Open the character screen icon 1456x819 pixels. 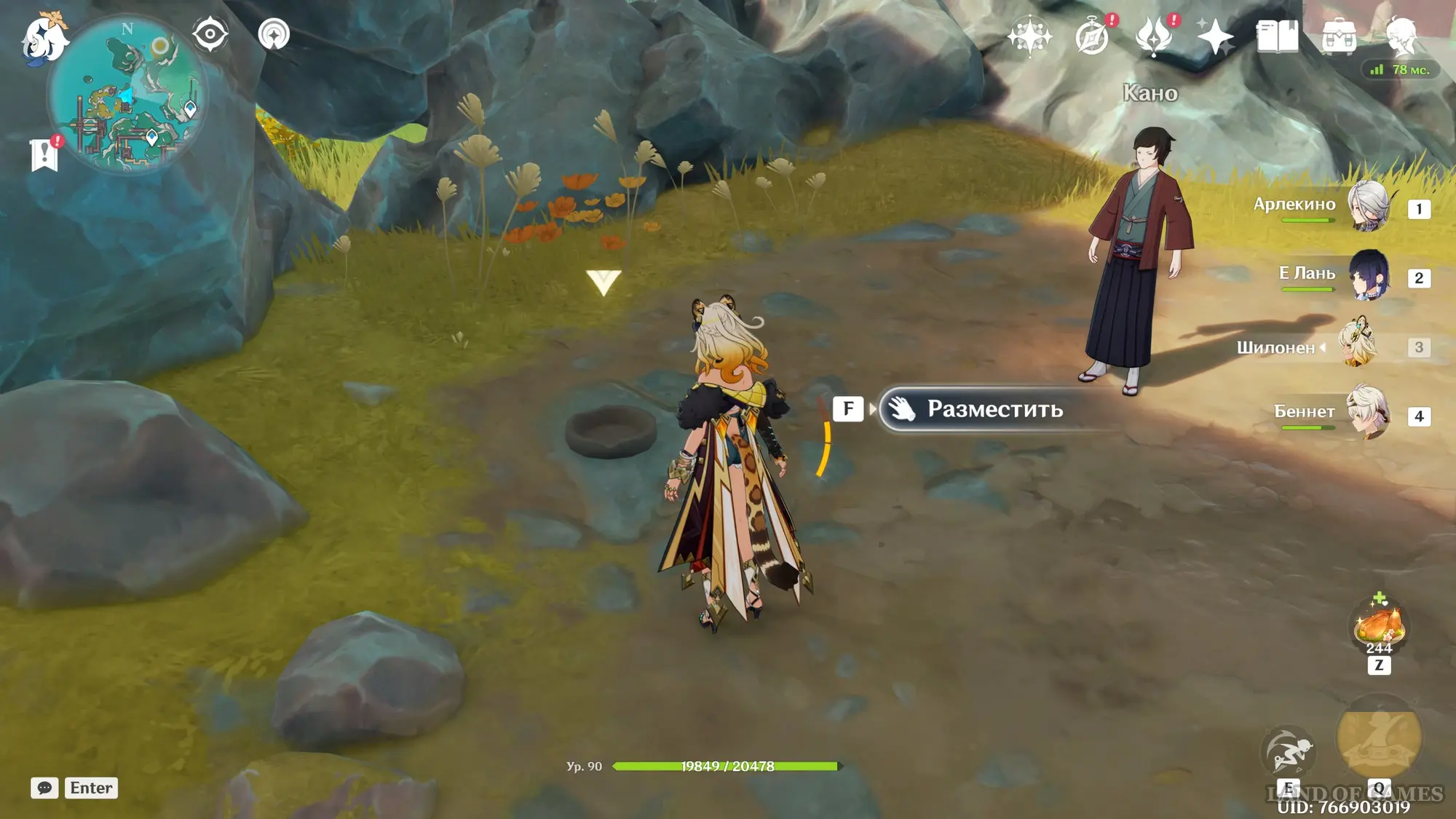(1401, 36)
